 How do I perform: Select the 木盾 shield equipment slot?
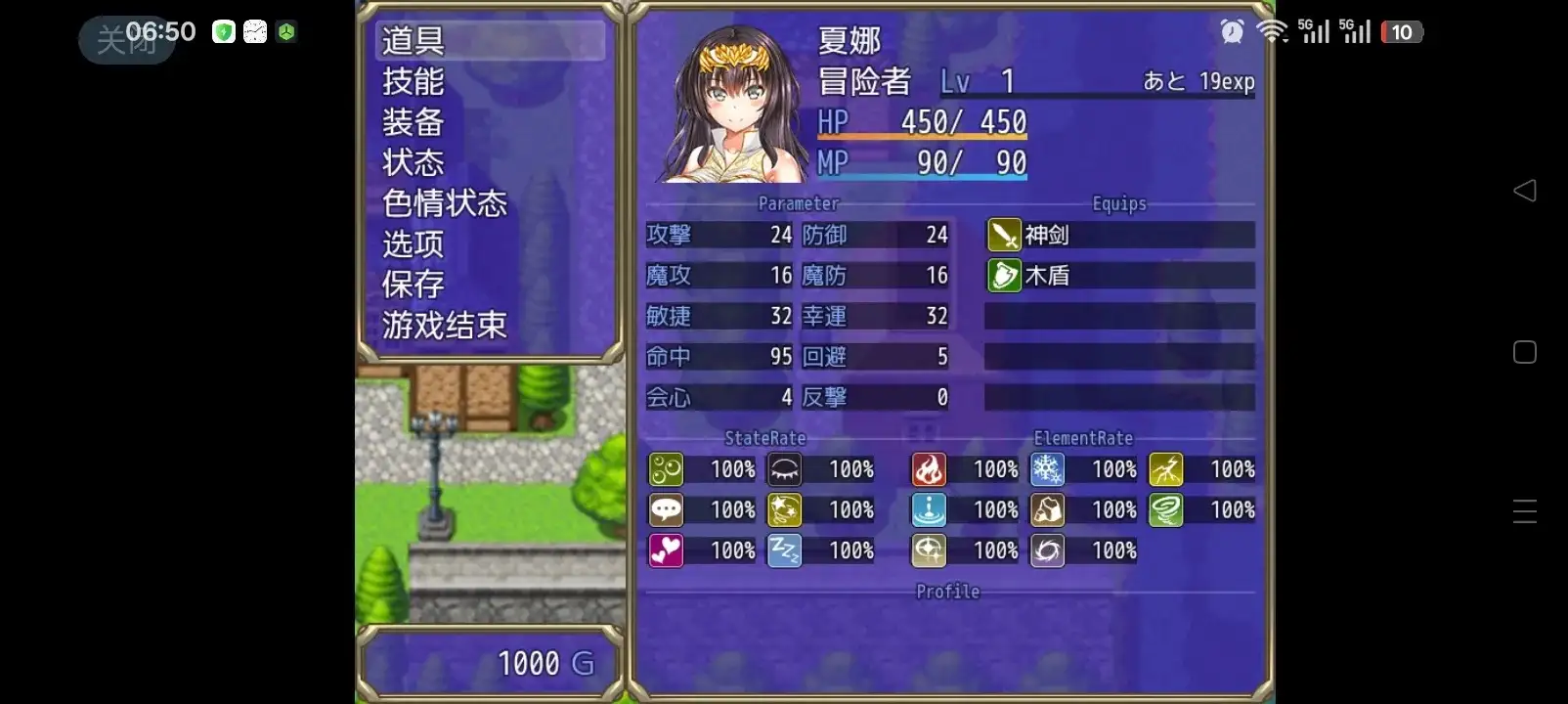(x=1119, y=276)
